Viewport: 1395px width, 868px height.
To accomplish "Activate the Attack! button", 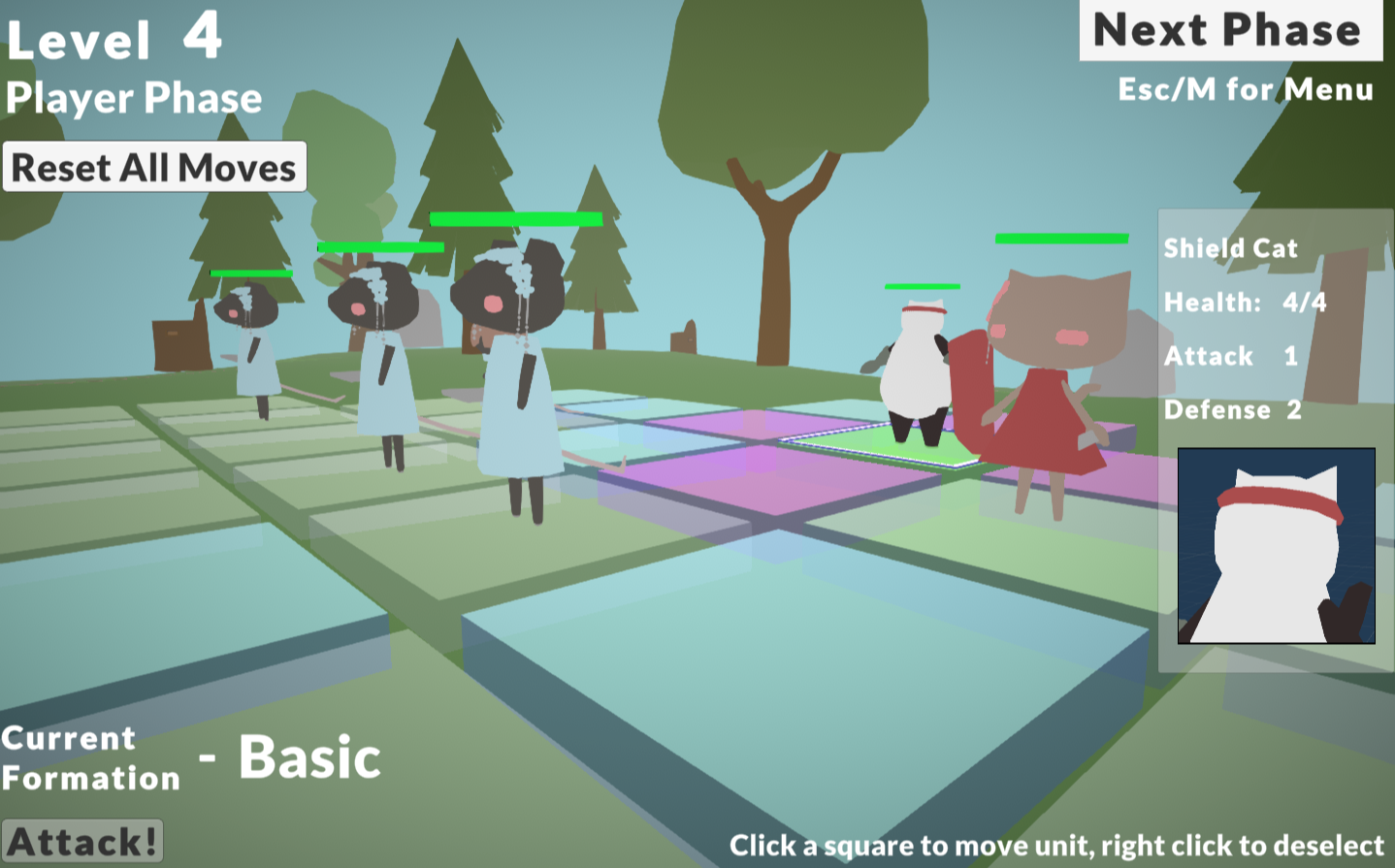I will 82,841.
